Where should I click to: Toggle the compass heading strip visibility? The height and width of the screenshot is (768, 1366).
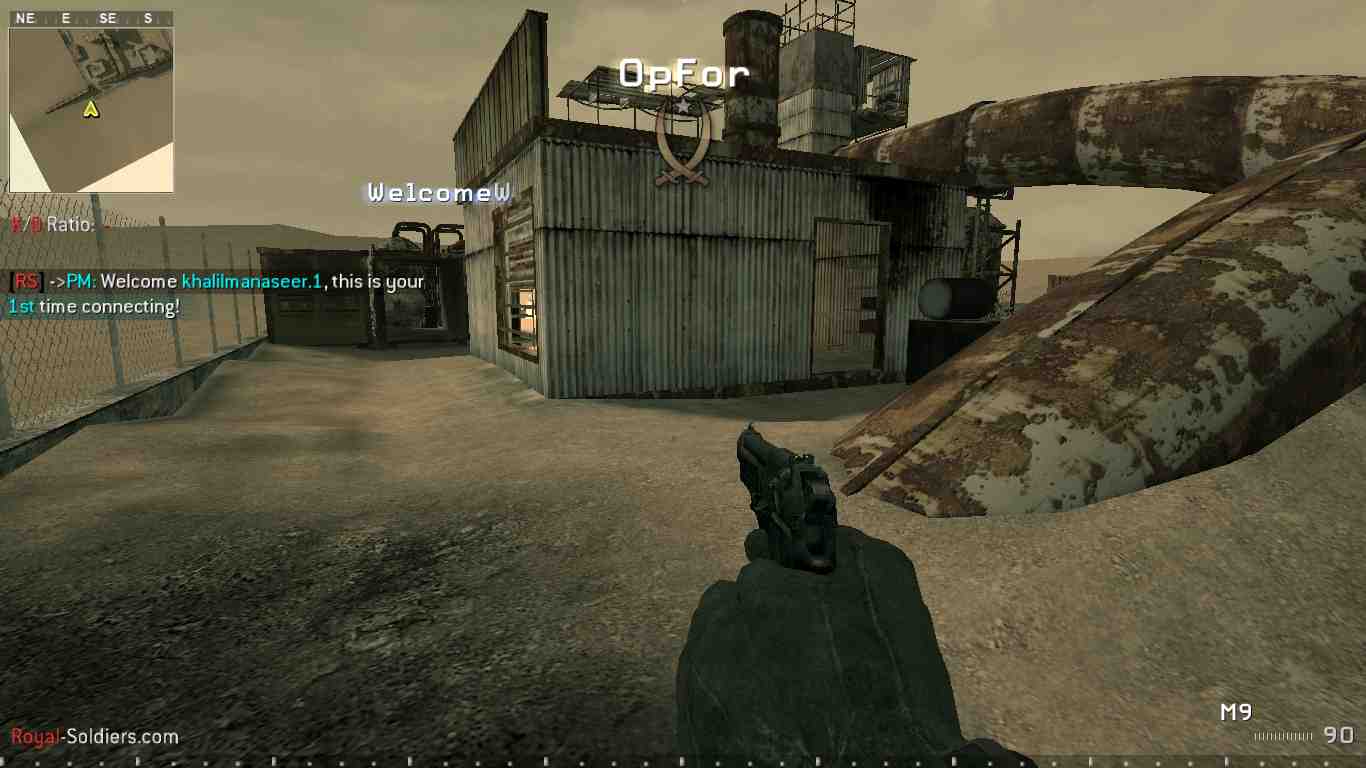[90, 17]
